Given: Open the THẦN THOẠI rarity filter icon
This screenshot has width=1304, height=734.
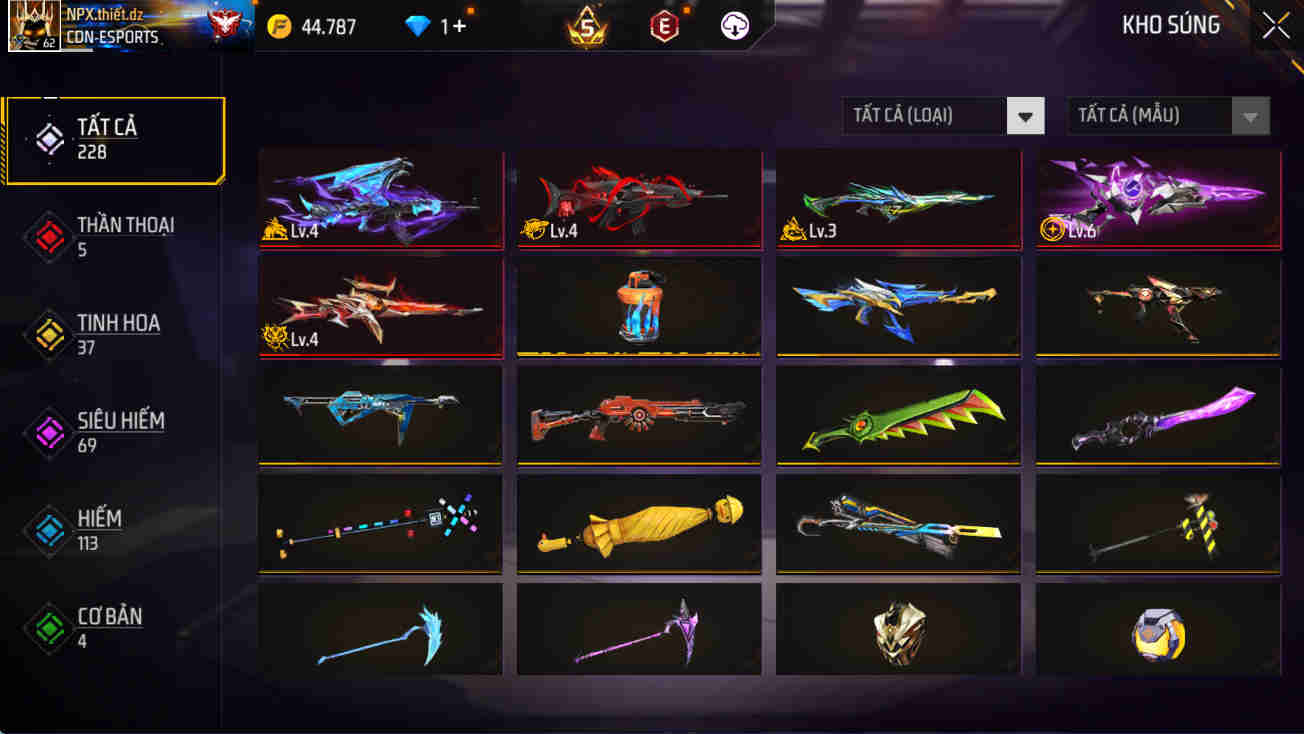Looking at the screenshot, I should (x=48, y=237).
